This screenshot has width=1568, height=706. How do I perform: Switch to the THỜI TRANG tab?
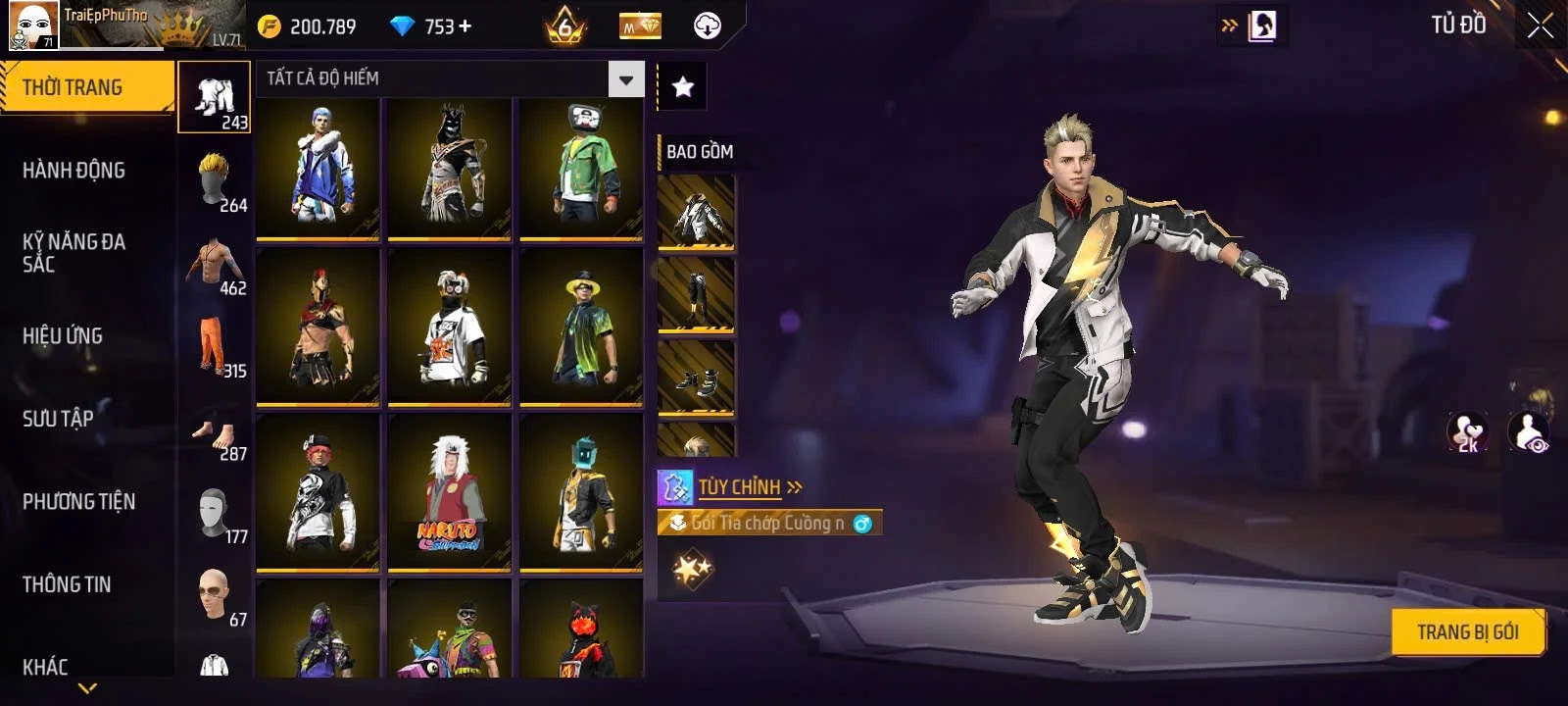click(86, 87)
